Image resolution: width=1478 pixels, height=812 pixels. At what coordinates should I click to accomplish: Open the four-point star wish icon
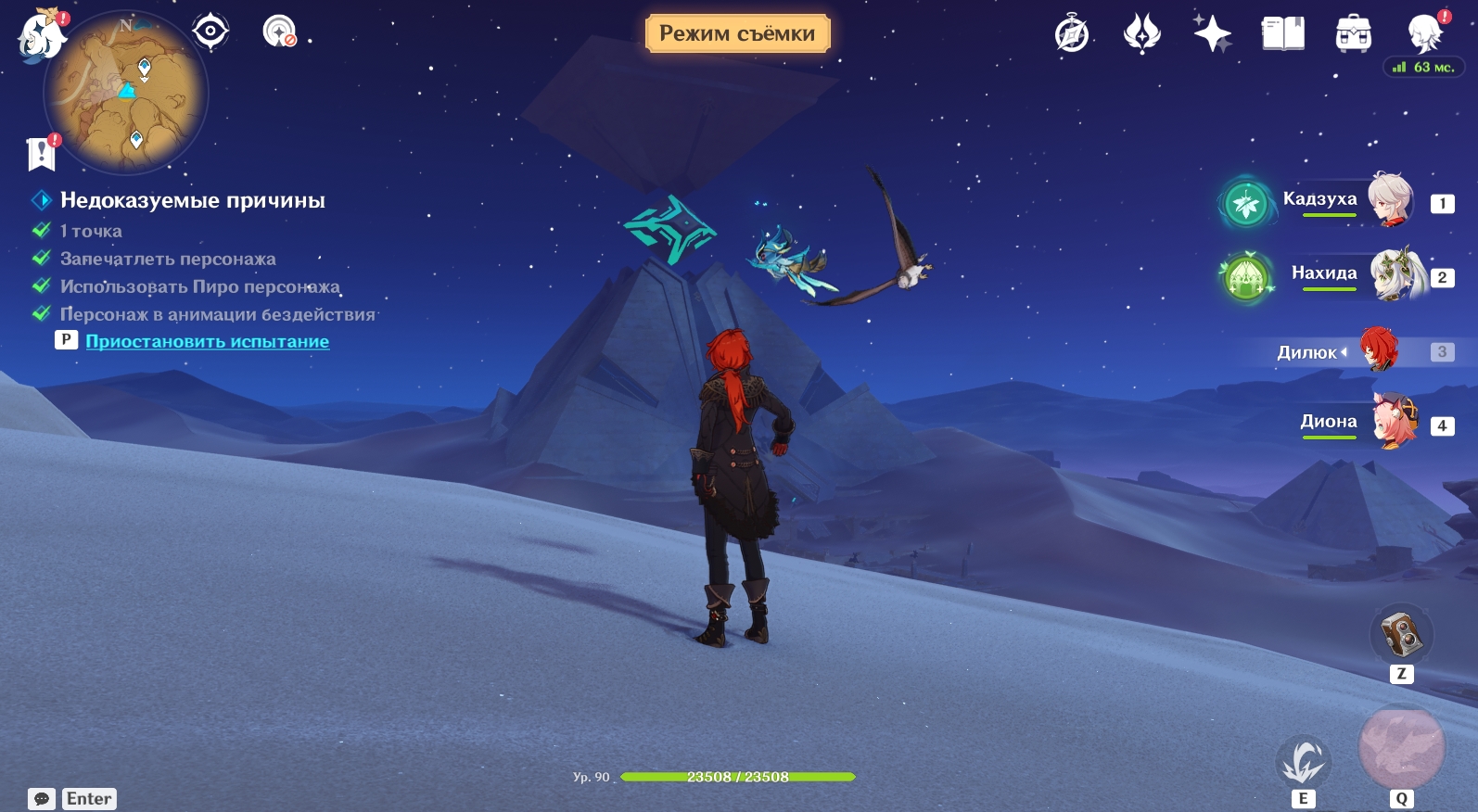pyautogui.click(x=1212, y=34)
